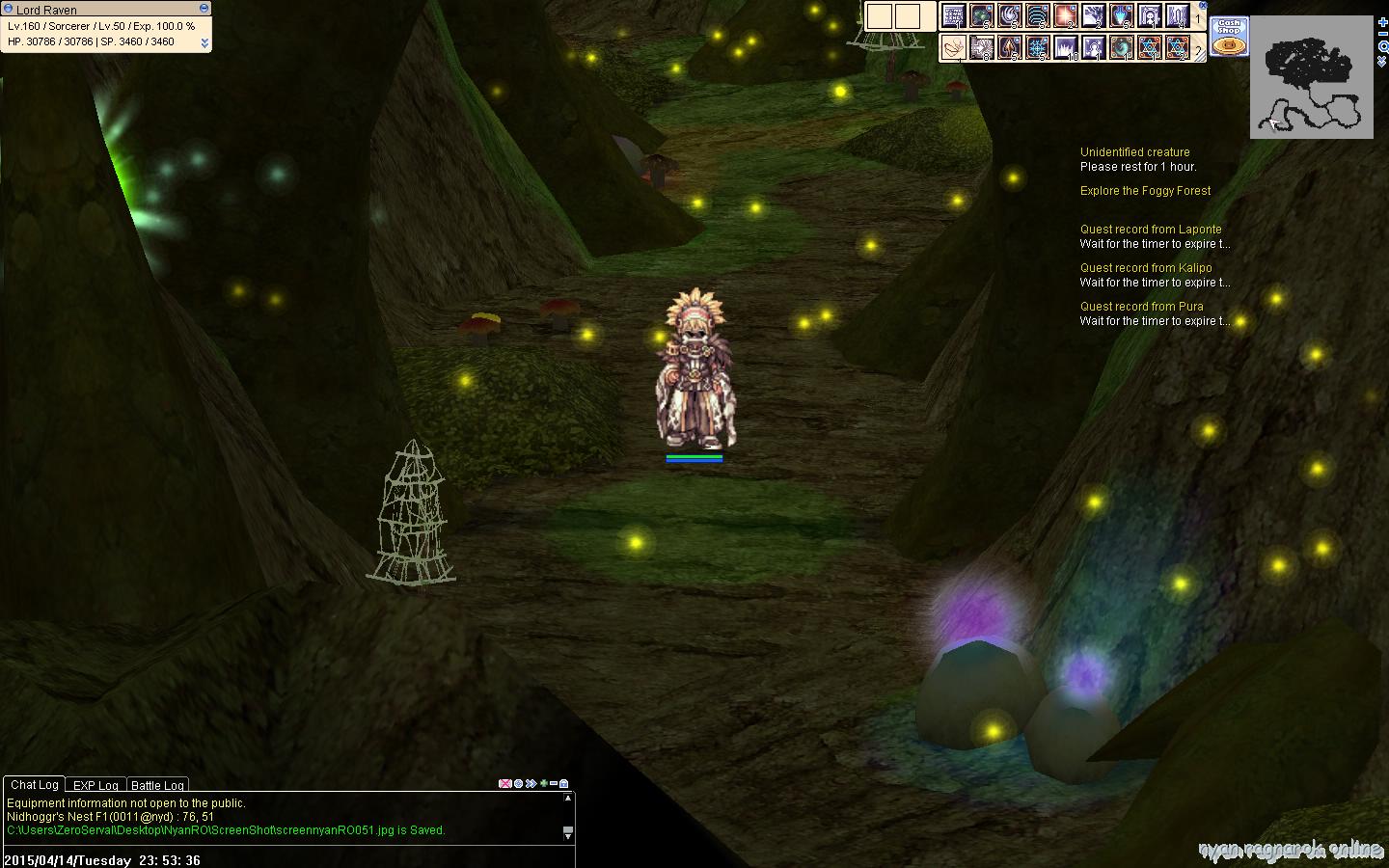This screenshot has width=1389, height=868.
Task: Zoom in the minimap with the plus button
Action: pos(1382,22)
